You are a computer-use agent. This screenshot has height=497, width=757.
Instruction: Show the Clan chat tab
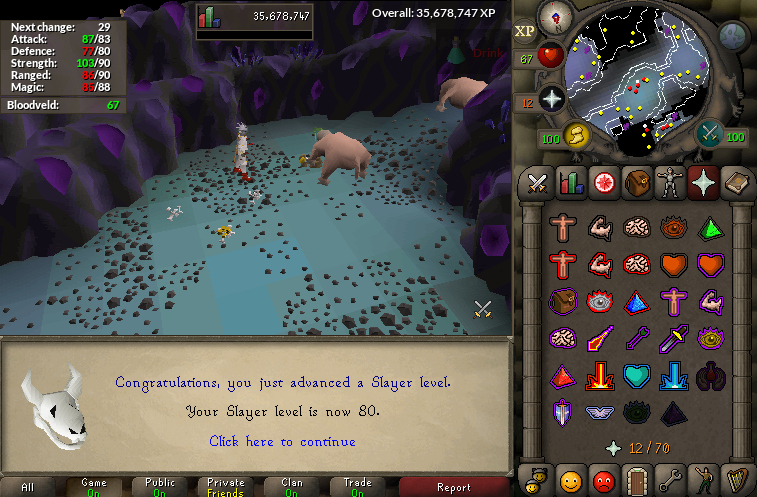coord(291,487)
